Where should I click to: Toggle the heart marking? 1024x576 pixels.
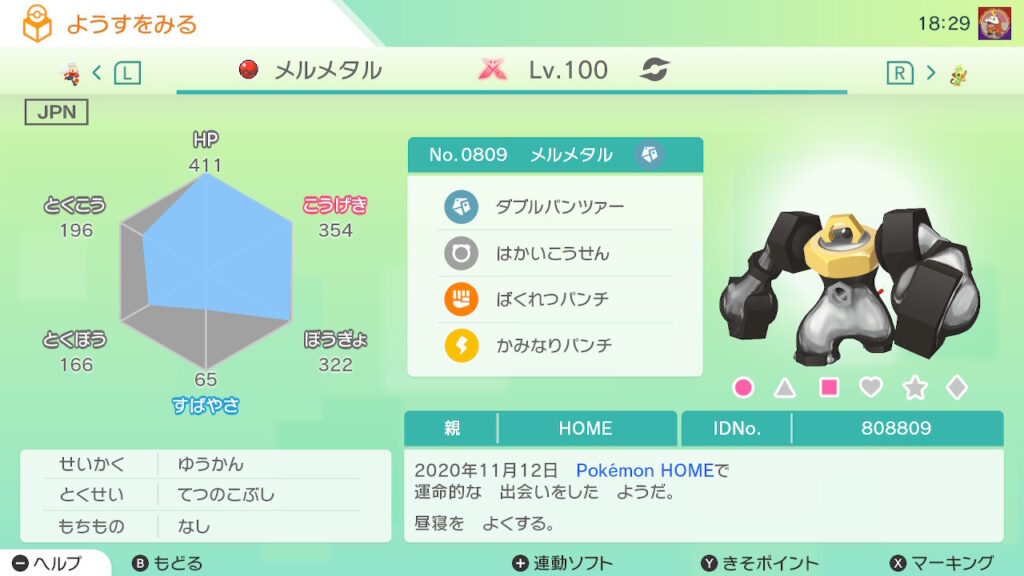(872, 387)
